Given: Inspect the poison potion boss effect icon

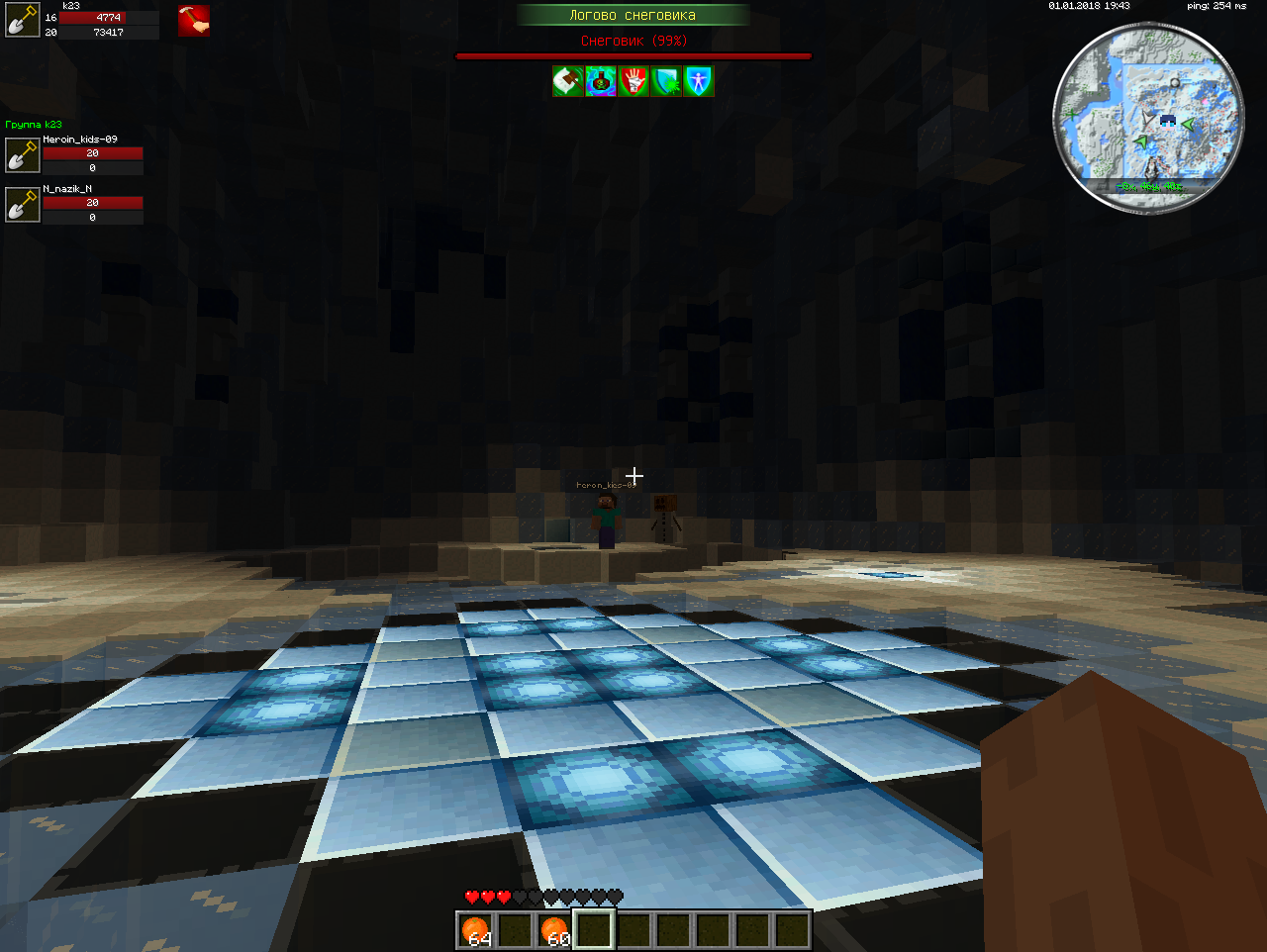Looking at the screenshot, I should [601, 81].
